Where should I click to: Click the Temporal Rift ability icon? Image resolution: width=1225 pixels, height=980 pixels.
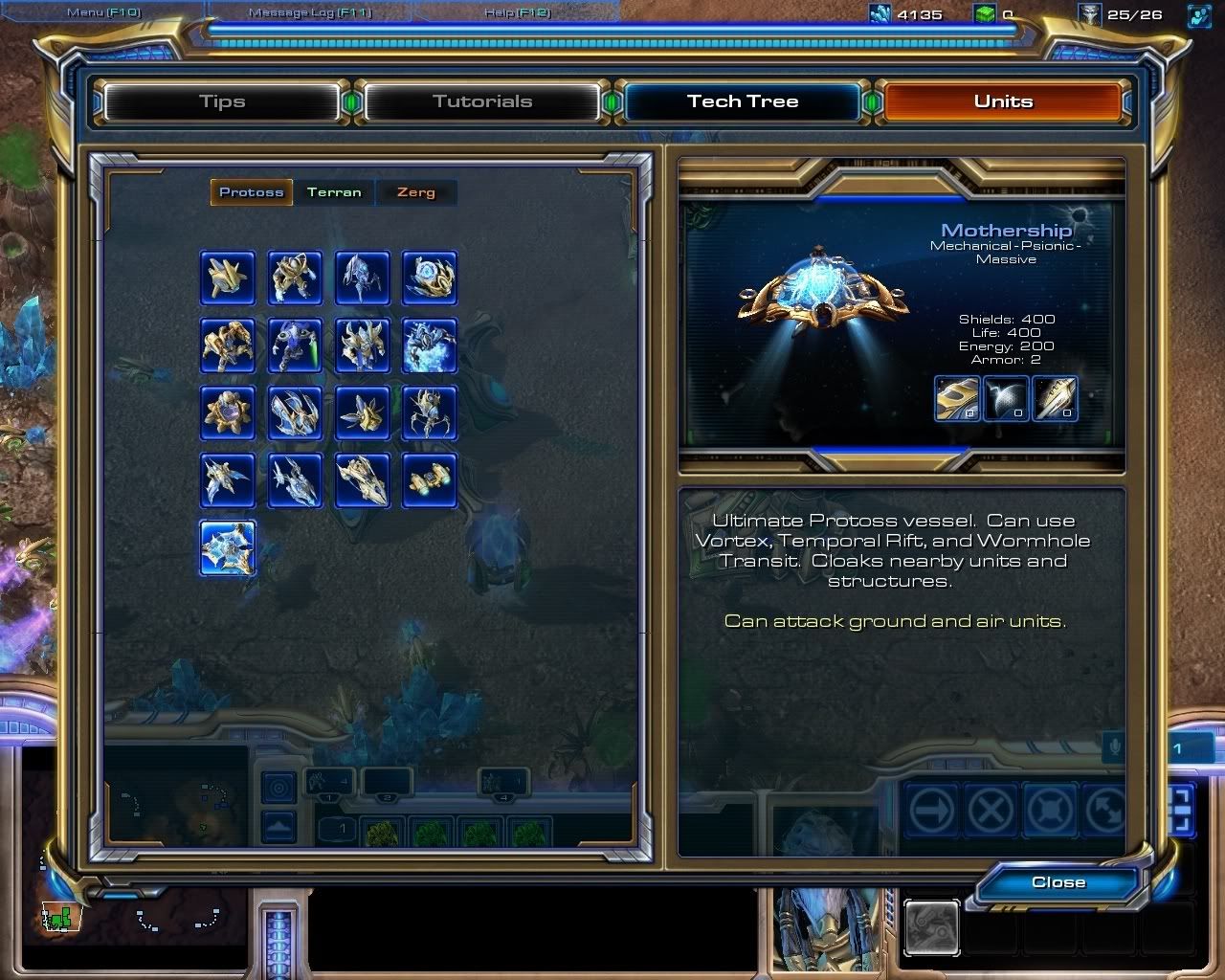(1006, 398)
